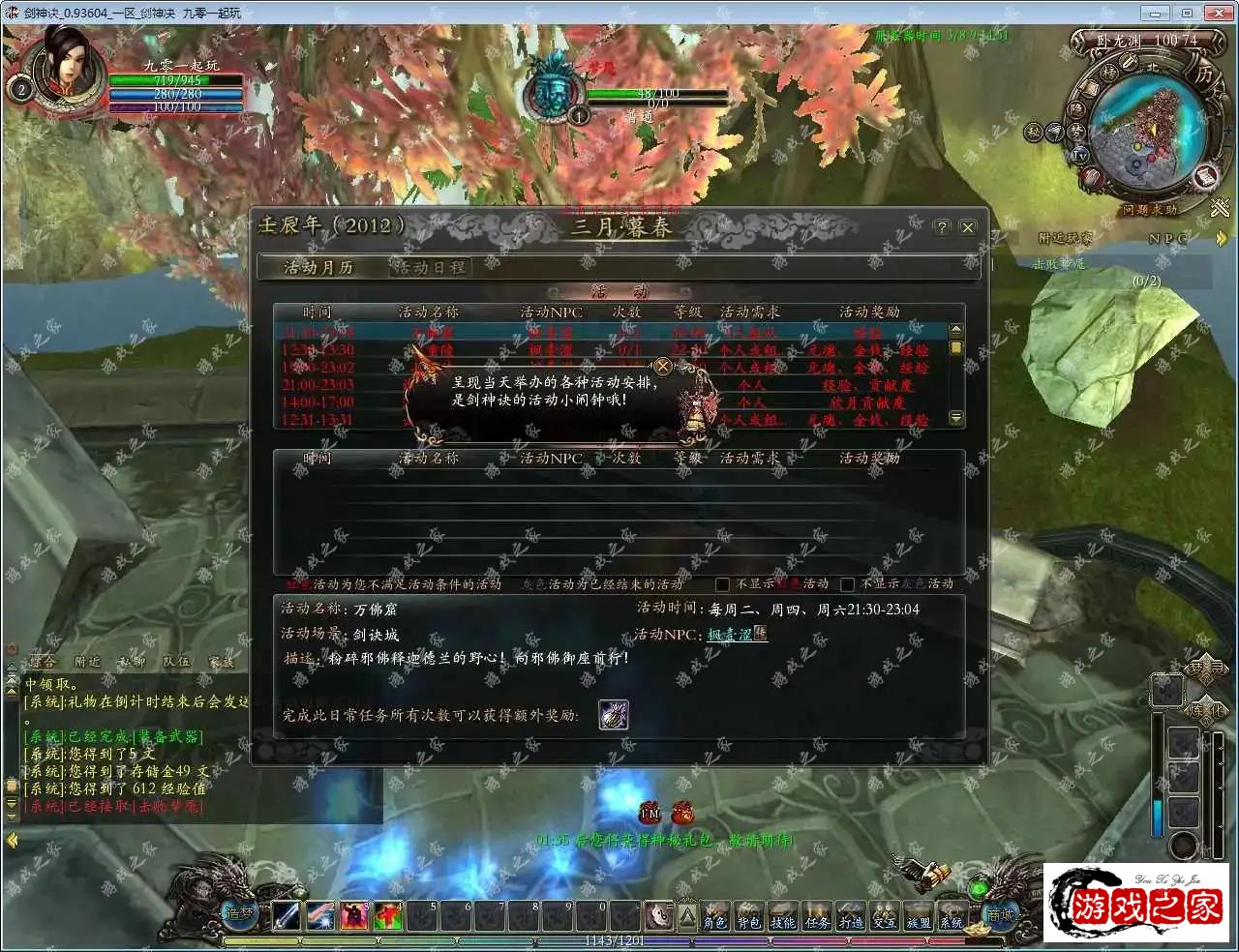Select the 活动月历 tab
This screenshot has width=1239, height=952.
click(317, 267)
